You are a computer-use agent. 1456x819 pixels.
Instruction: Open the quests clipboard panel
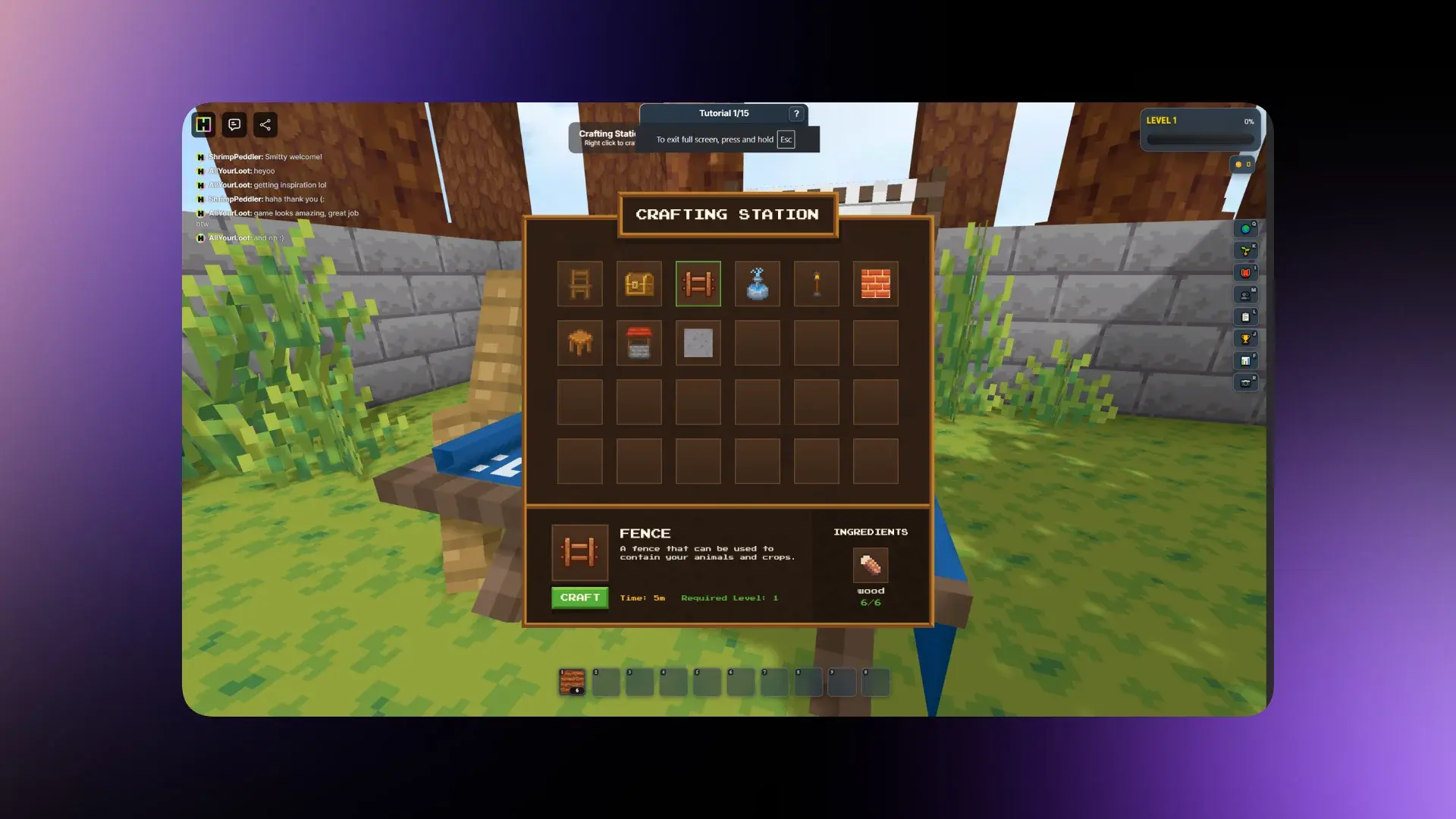click(1246, 316)
